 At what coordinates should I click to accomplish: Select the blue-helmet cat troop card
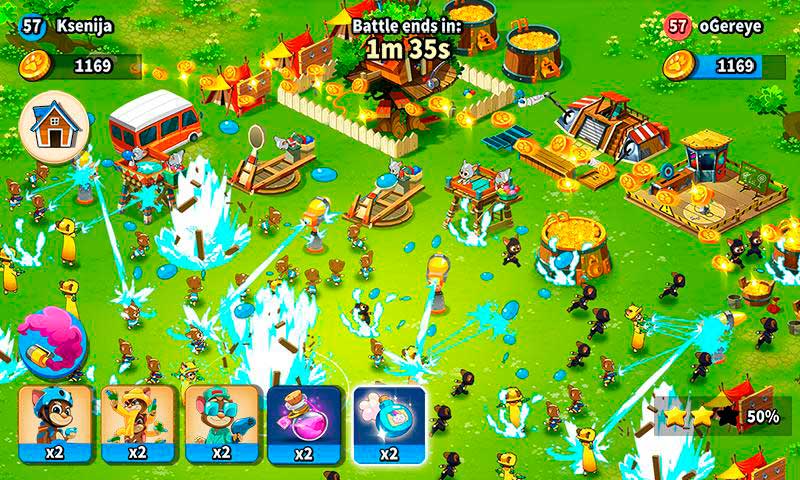[56, 422]
